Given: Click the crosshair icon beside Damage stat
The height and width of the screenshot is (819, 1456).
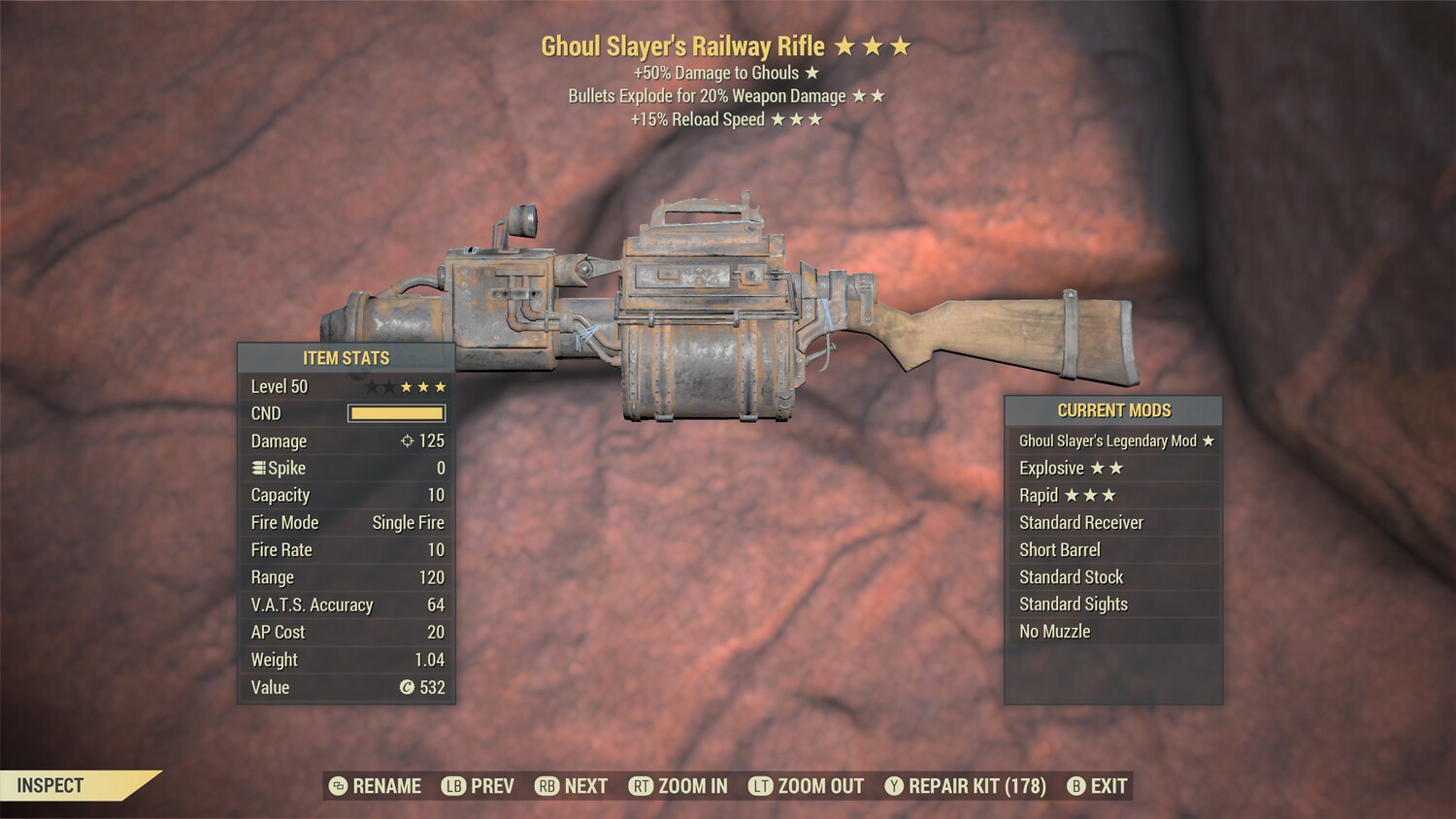Looking at the screenshot, I should [x=407, y=442].
